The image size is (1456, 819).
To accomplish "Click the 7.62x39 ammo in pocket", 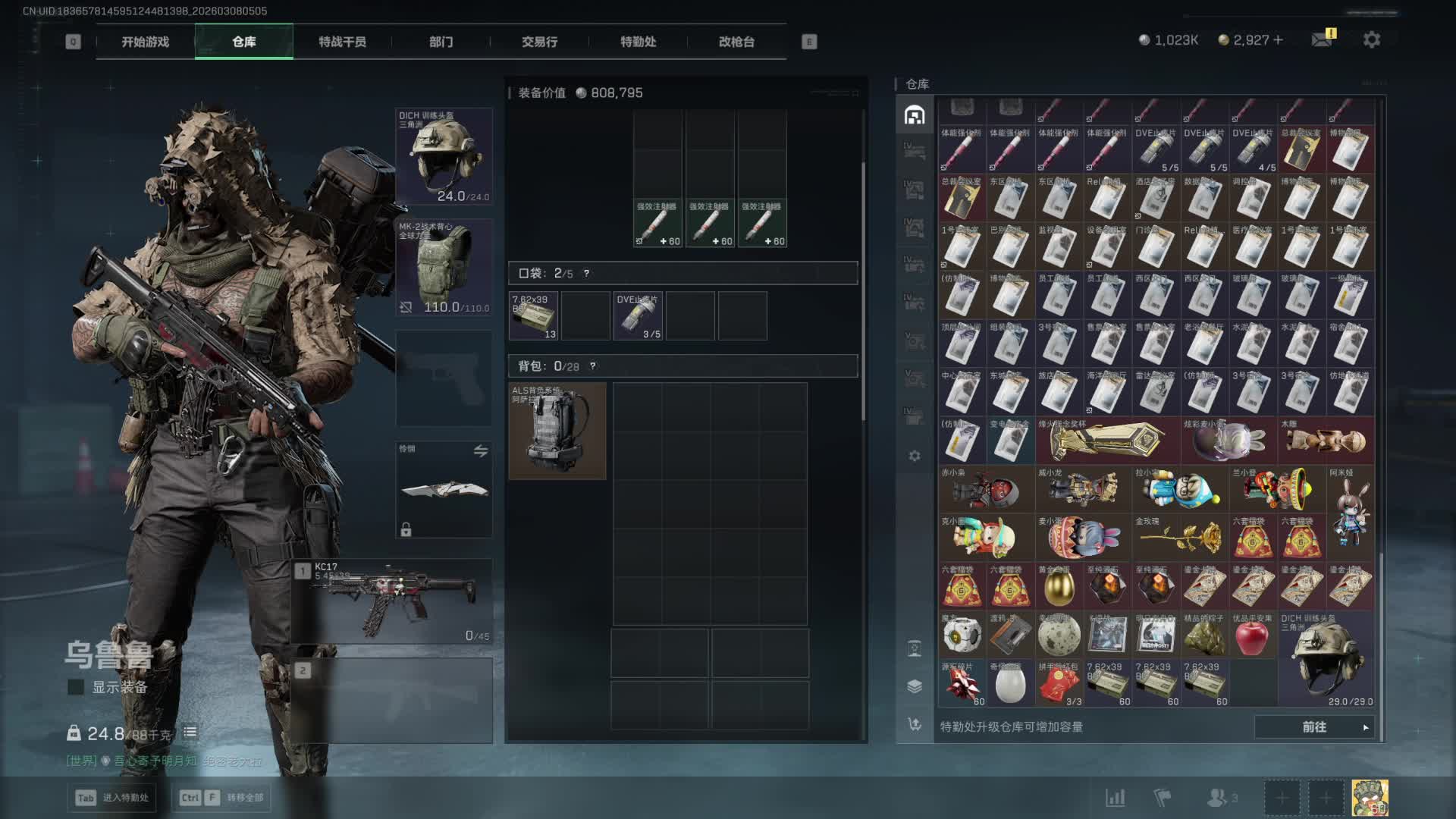I will 534,315.
